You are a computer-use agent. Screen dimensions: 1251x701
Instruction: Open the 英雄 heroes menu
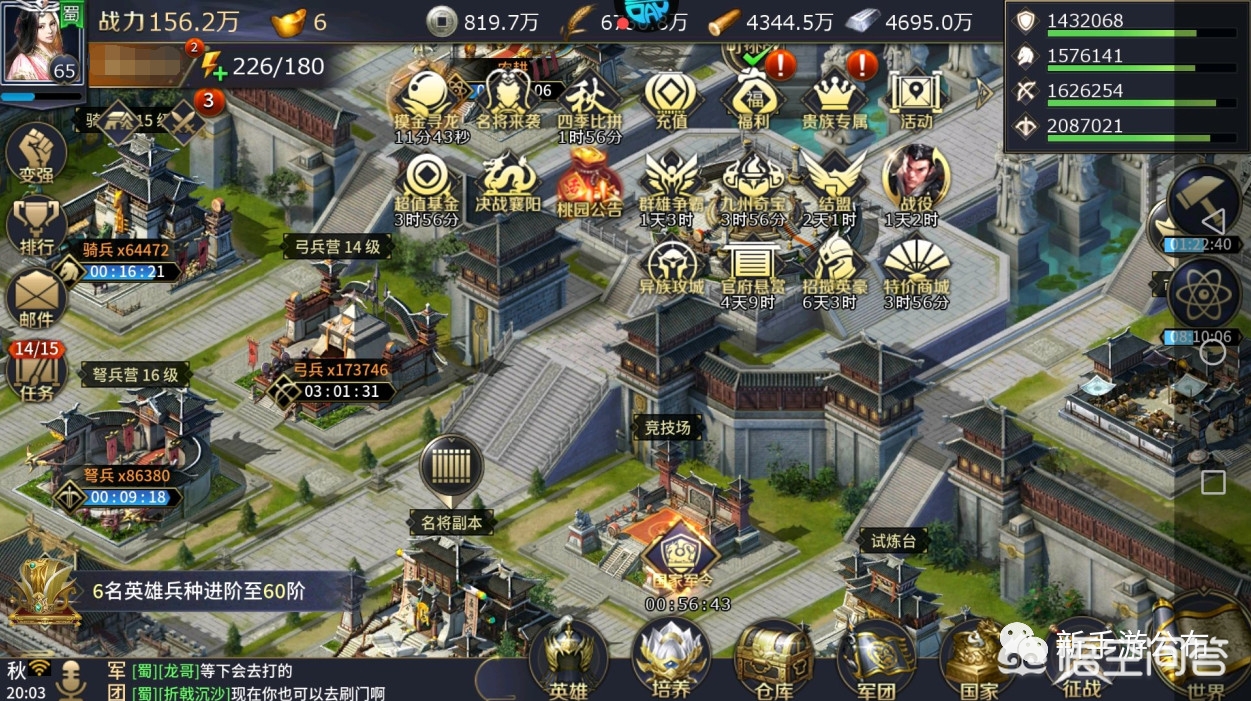pos(567,655)
